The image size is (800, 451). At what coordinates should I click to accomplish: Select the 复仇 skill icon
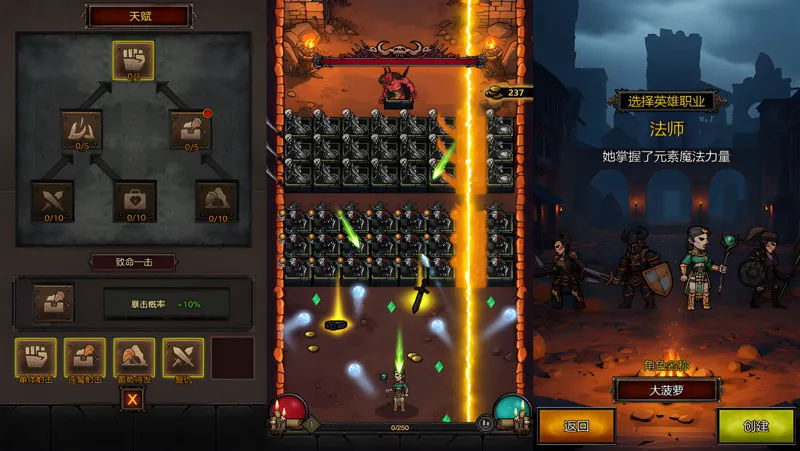coord(184,357)
